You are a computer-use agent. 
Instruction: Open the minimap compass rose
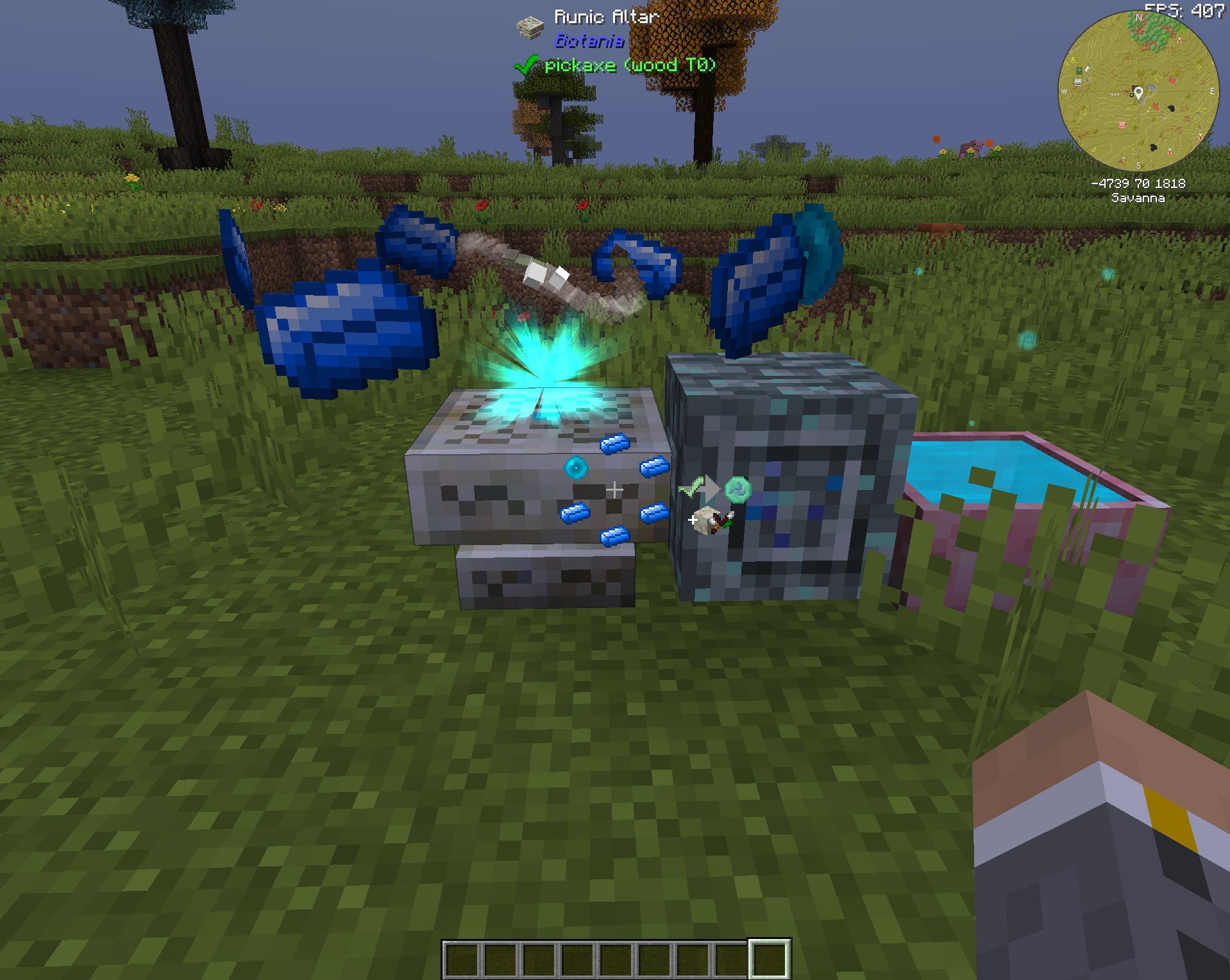pos(1139,17)
